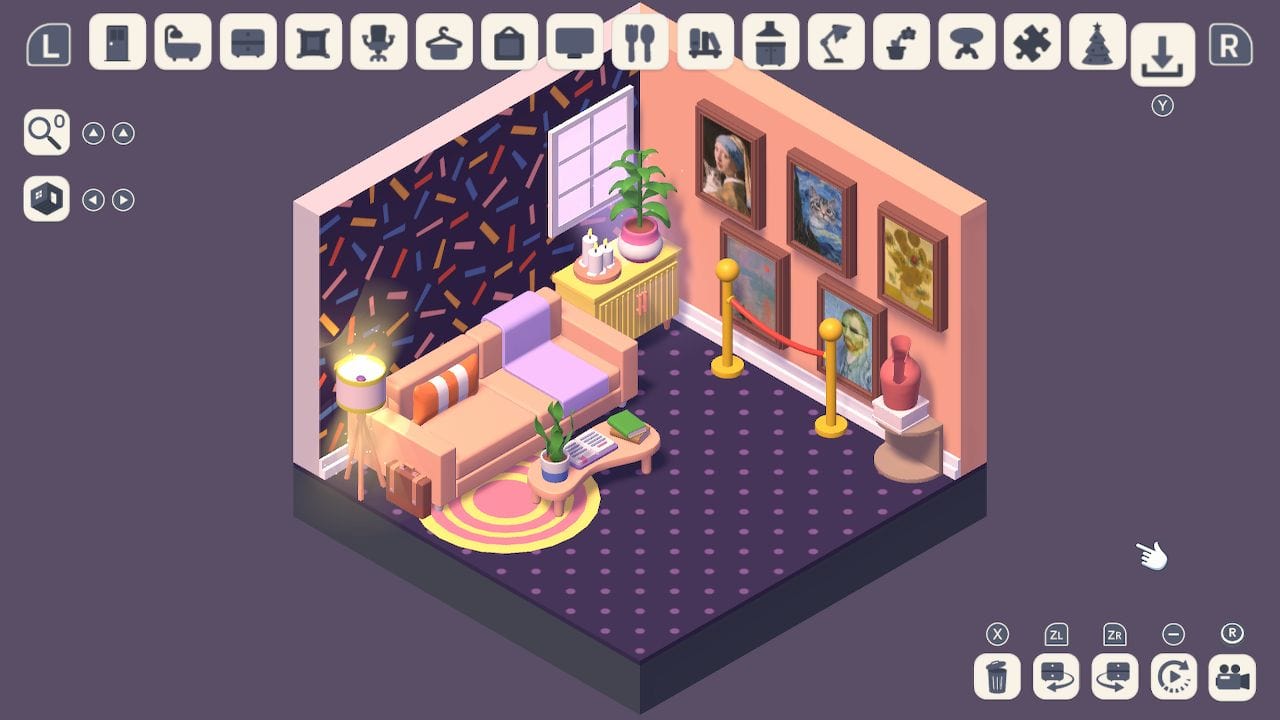
Task: Rotate the furniture clockwise with ZR
Action: tap(1113, 677)
